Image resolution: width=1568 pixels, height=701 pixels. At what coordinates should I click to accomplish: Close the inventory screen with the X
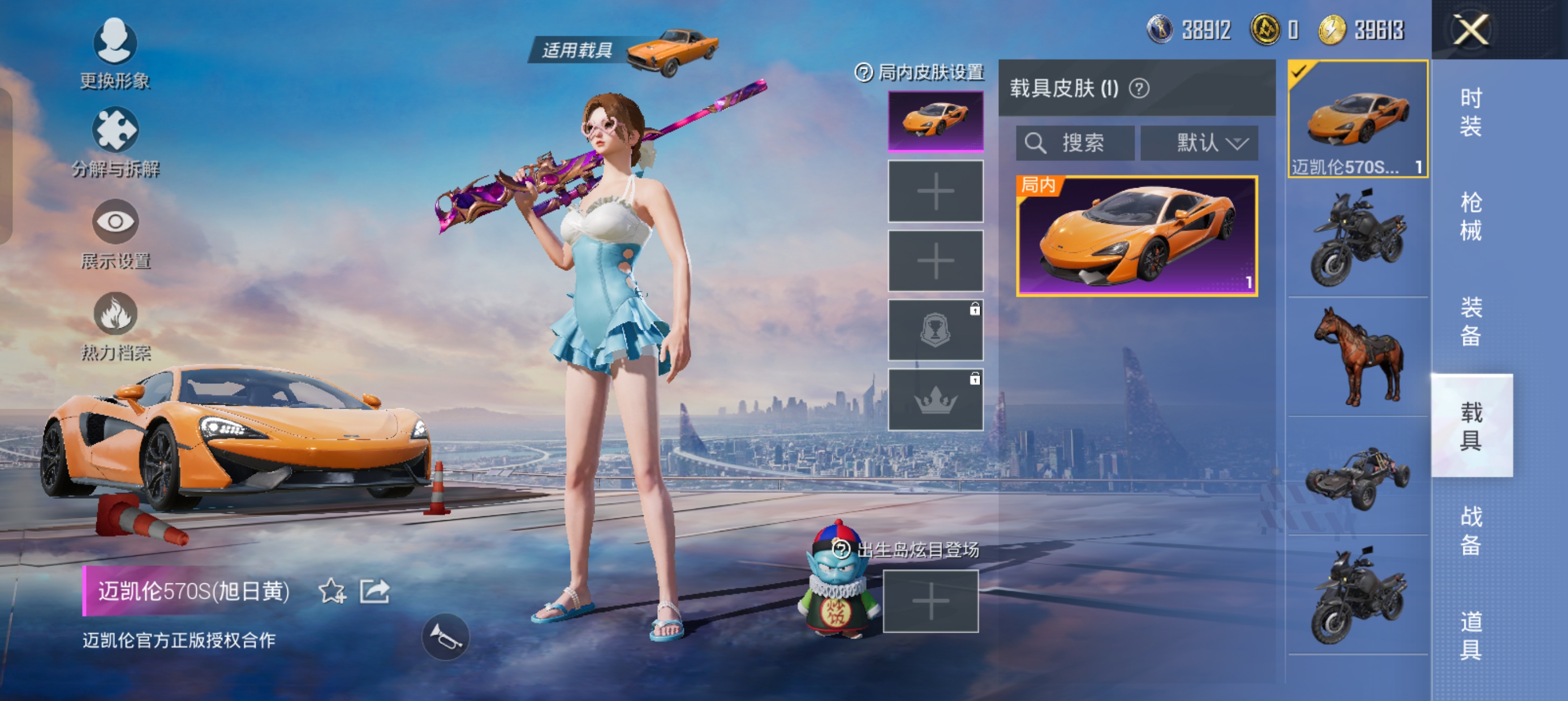1471,30
